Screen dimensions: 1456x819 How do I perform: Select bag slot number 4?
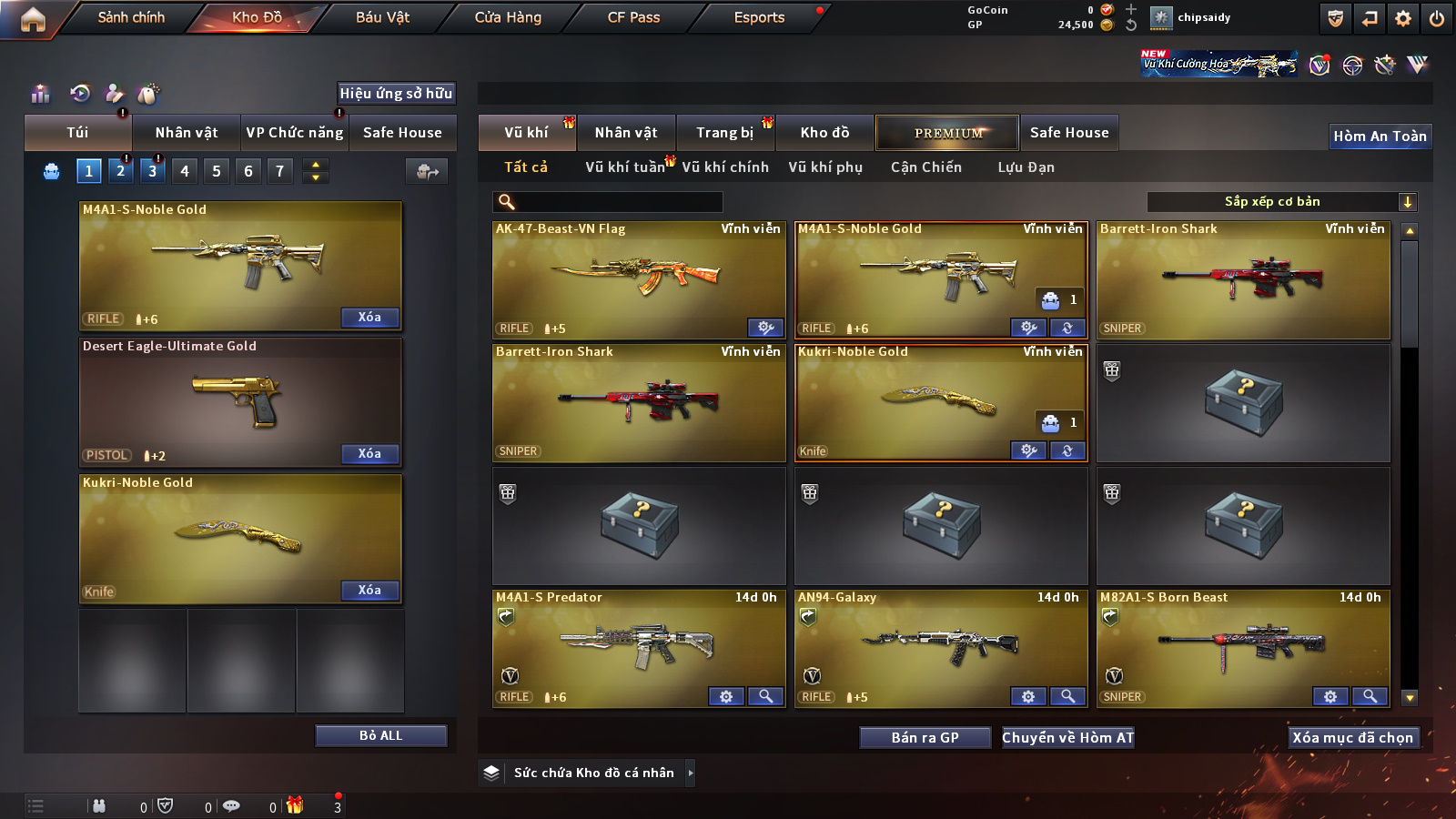pyautogui.click(x=185, y=171)
